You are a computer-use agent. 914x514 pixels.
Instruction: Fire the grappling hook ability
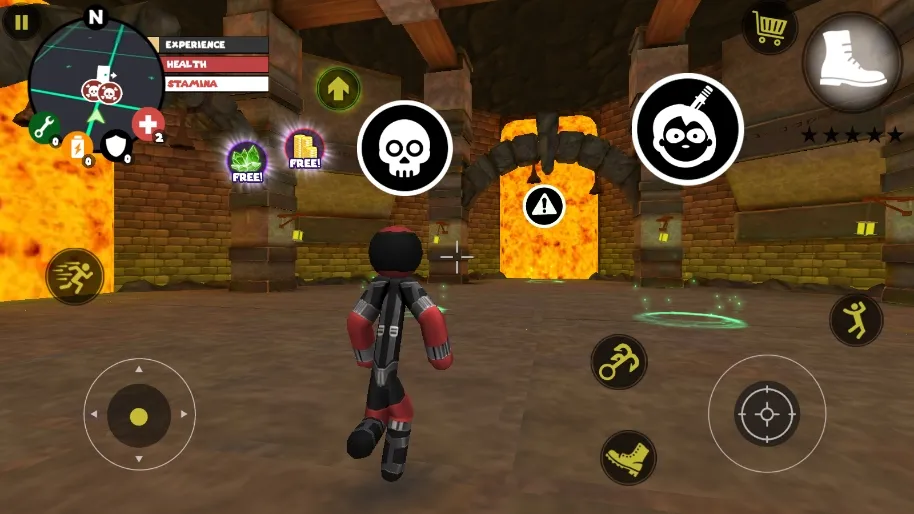point(618,362)
